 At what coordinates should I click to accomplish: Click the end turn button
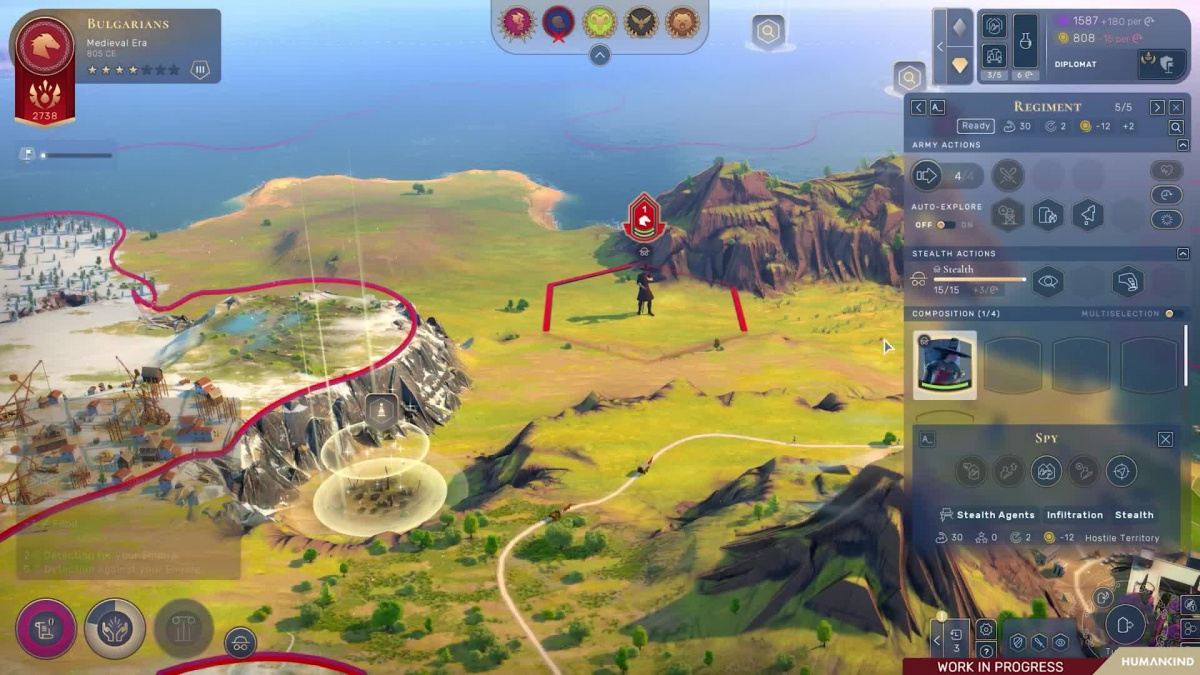click(1125, 625)
